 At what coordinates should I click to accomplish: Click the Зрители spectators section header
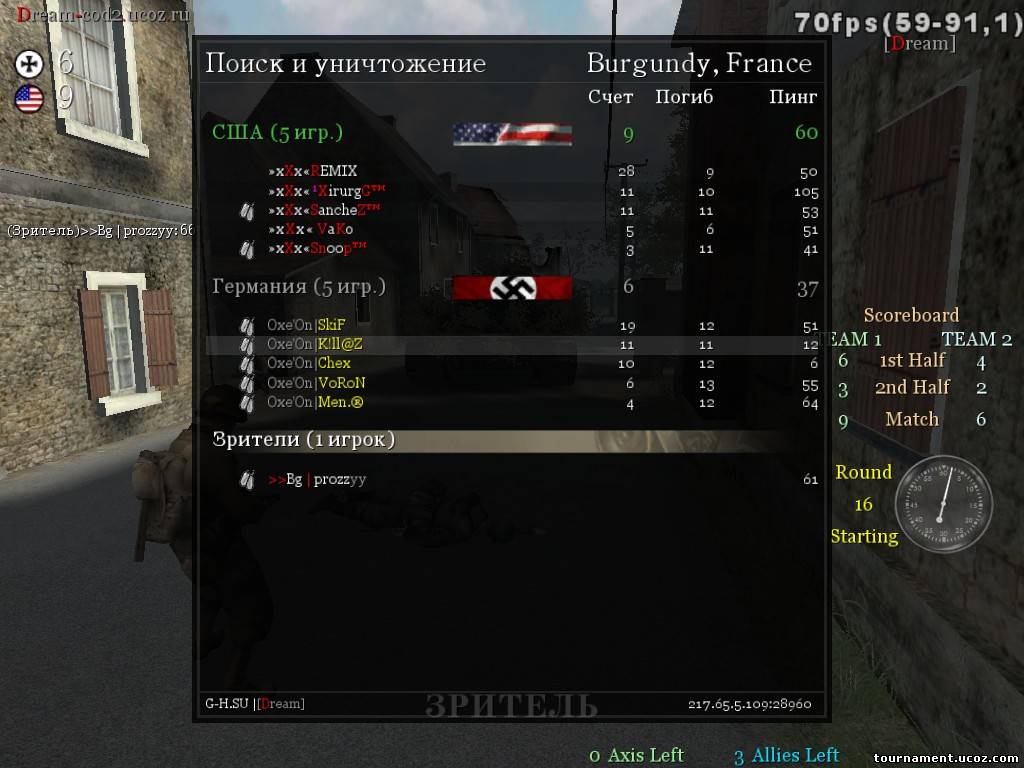pos(304,440)
